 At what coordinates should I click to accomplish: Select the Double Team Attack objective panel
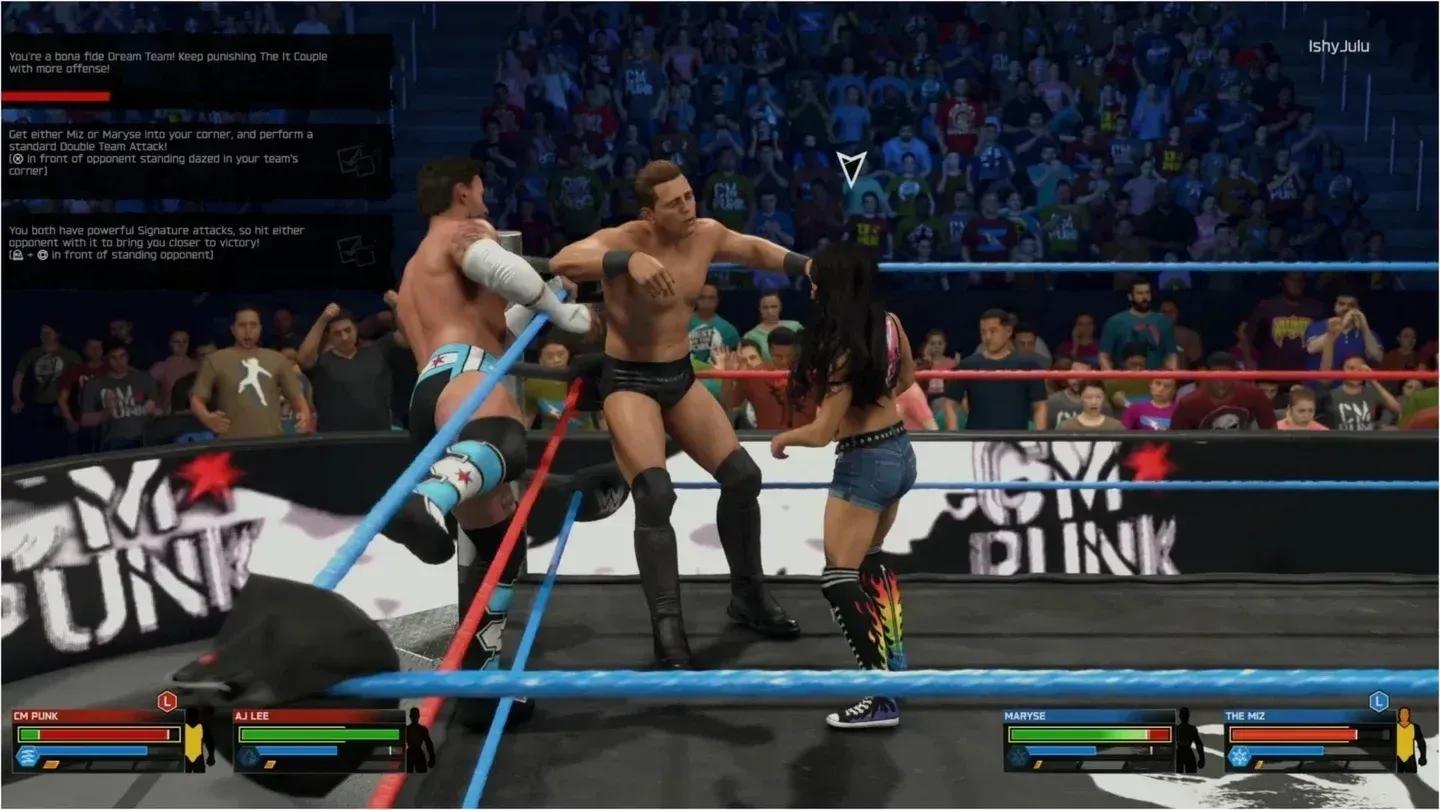(x=196, y=160)
